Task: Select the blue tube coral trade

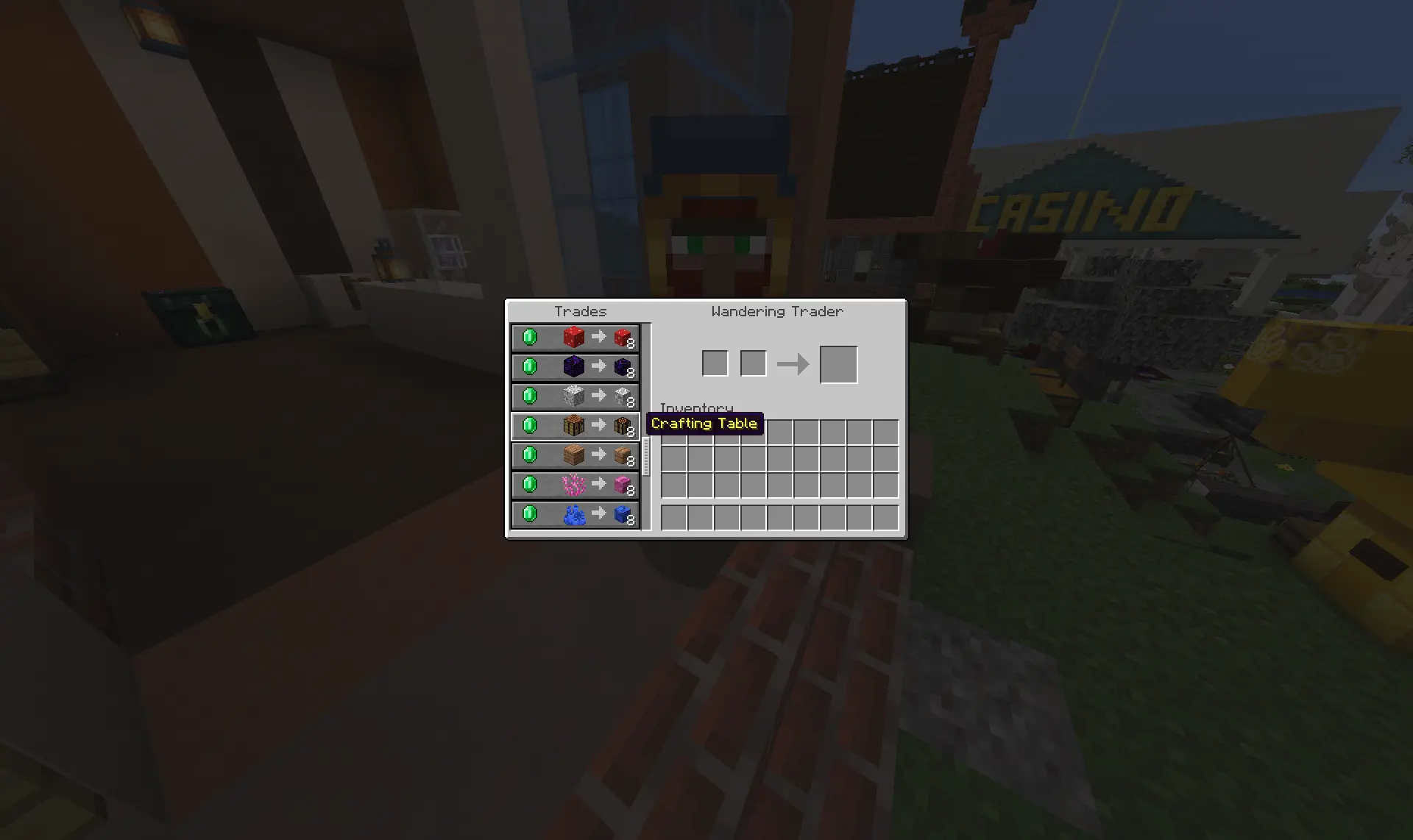Action: click(x=575, y=513)
